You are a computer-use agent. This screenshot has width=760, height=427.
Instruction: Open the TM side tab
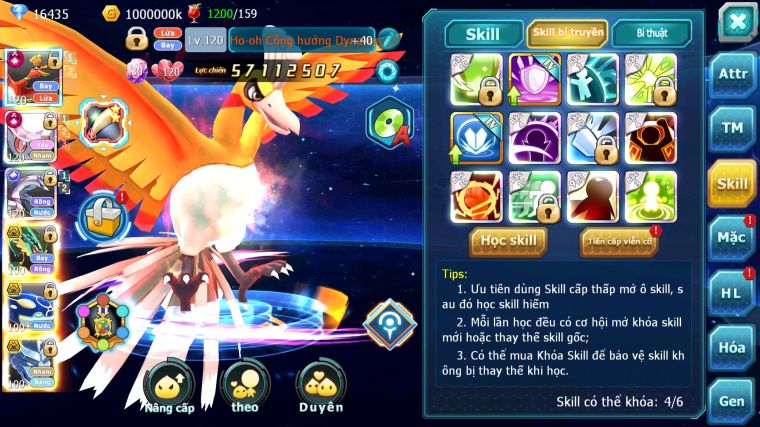732,129
